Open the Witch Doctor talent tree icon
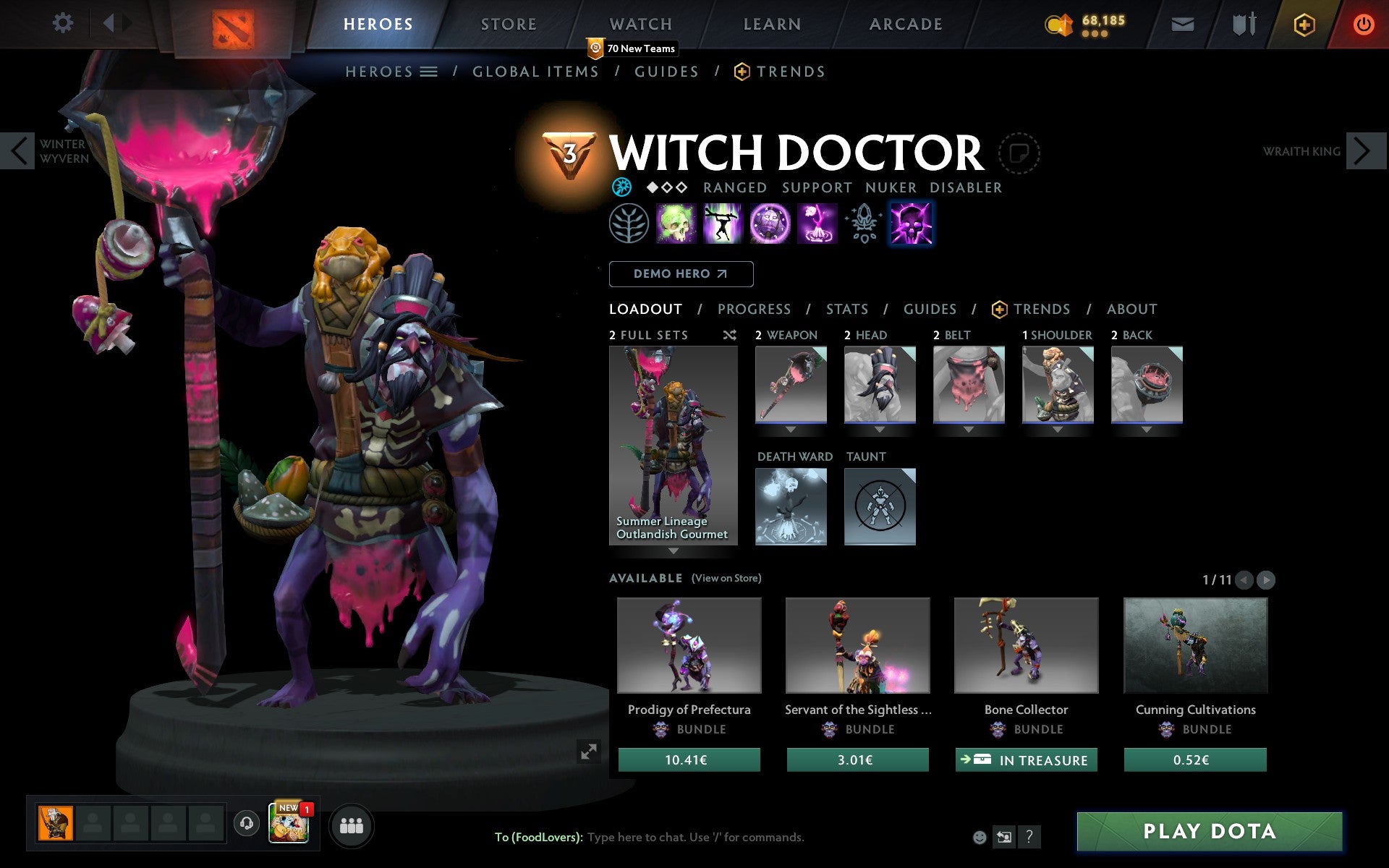Image resolution: width=1389 pixels, height=868 pixels. point(629,224)
